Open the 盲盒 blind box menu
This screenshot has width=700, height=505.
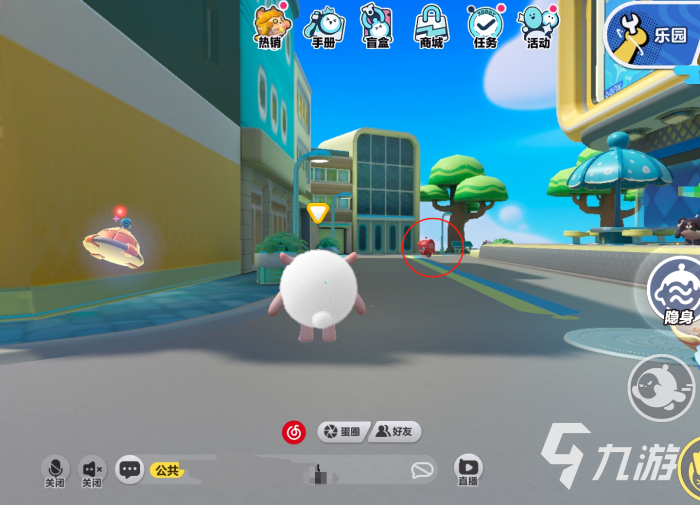(x=376, y=26)
